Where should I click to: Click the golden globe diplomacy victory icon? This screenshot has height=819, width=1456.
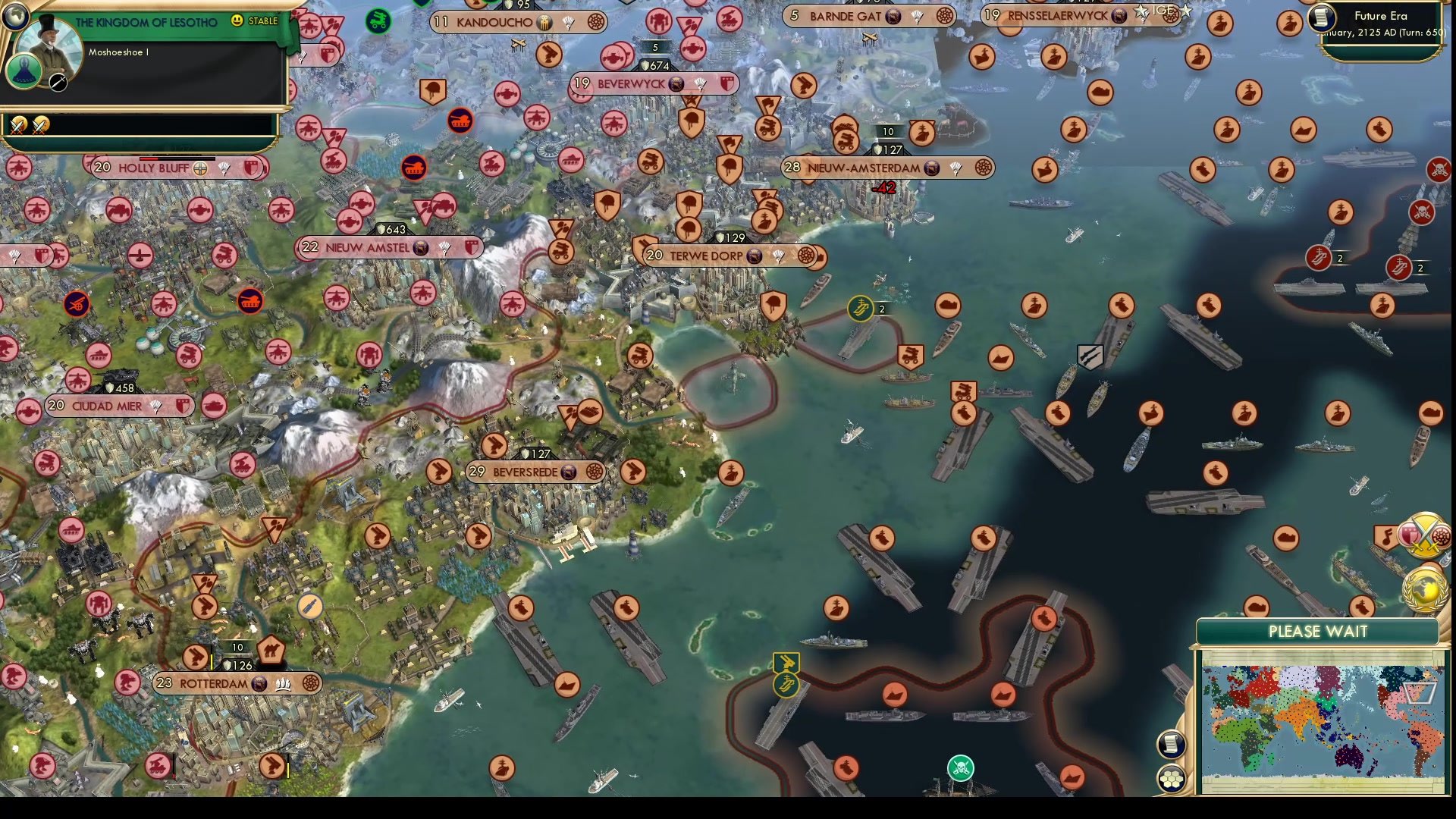tap(1424, 590)
